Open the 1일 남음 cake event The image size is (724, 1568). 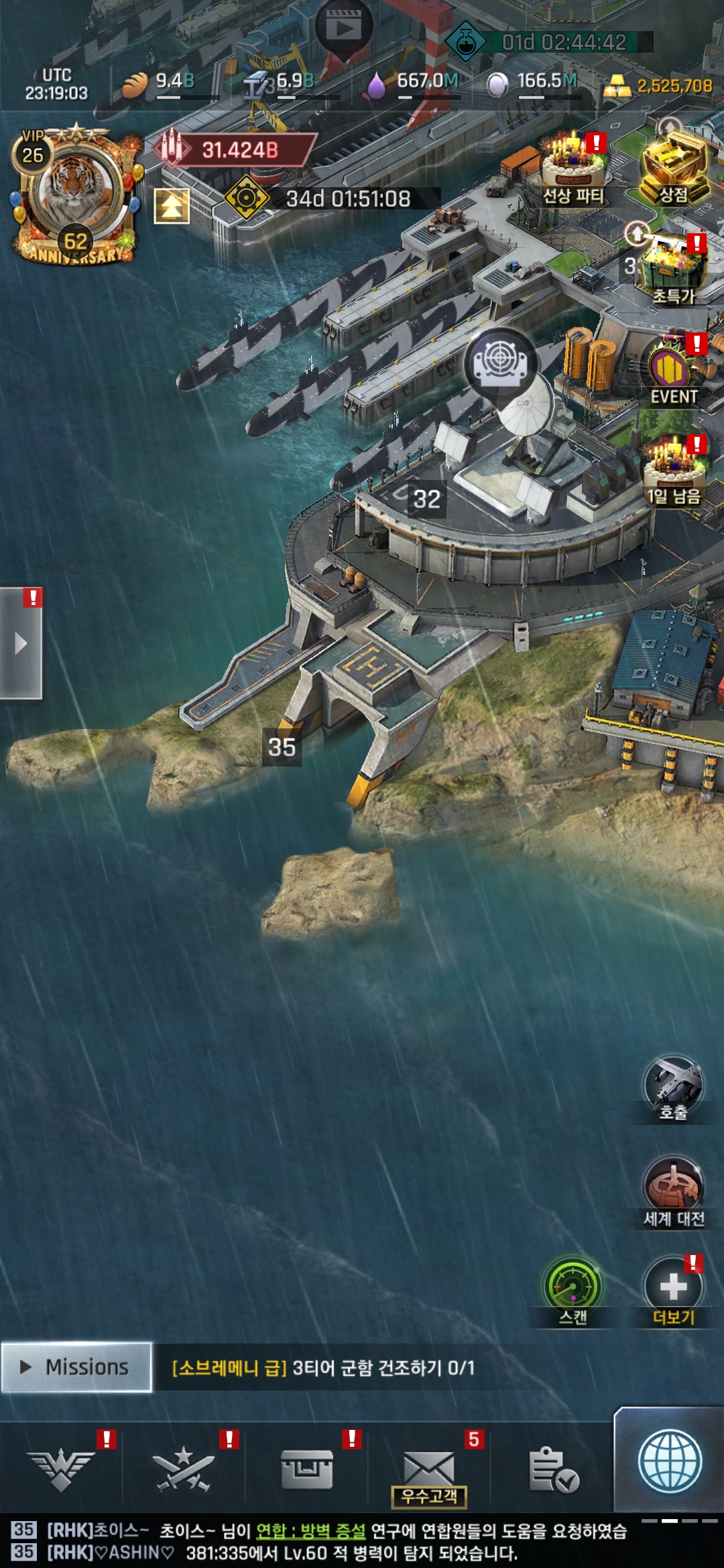coord(674,469)
